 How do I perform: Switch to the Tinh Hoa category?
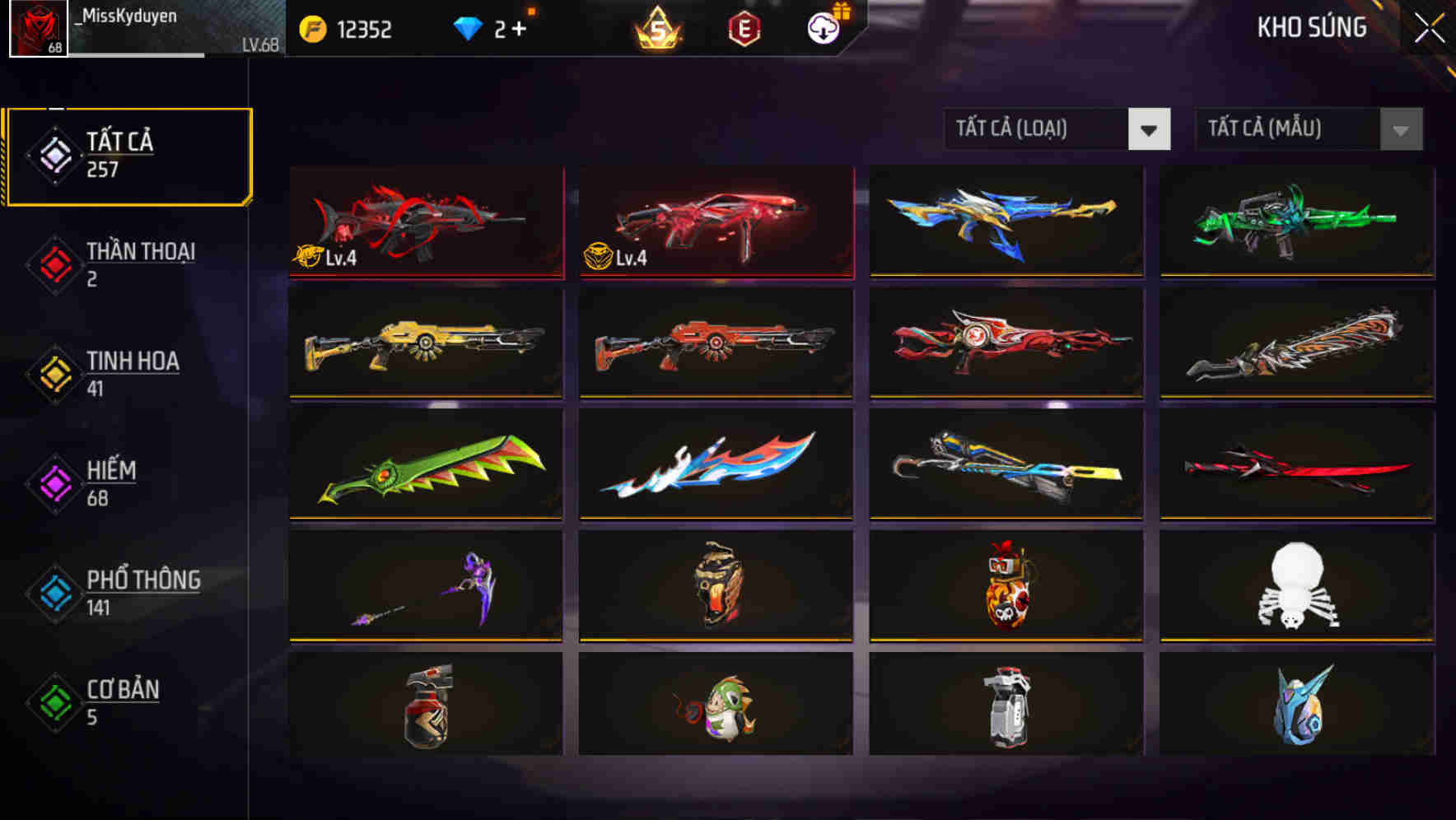tap(132, 373)
